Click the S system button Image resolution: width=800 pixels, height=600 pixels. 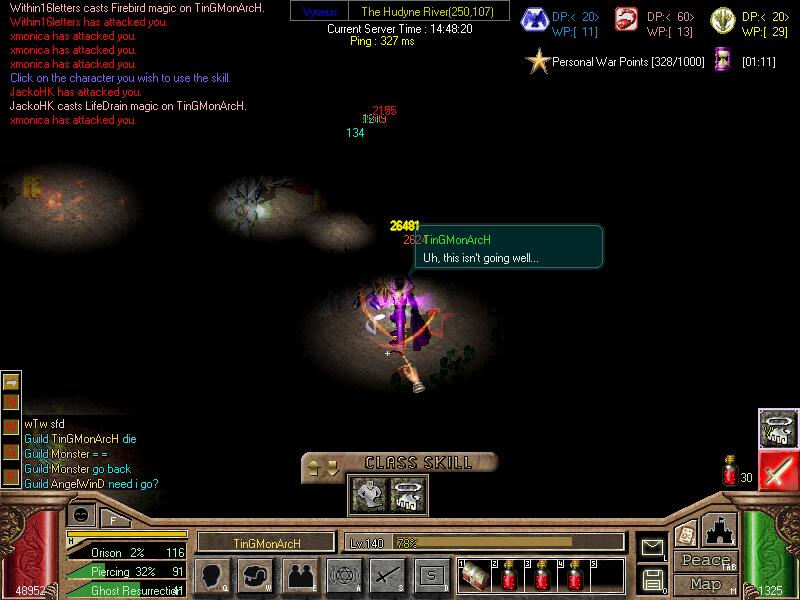tap(431, 575)
